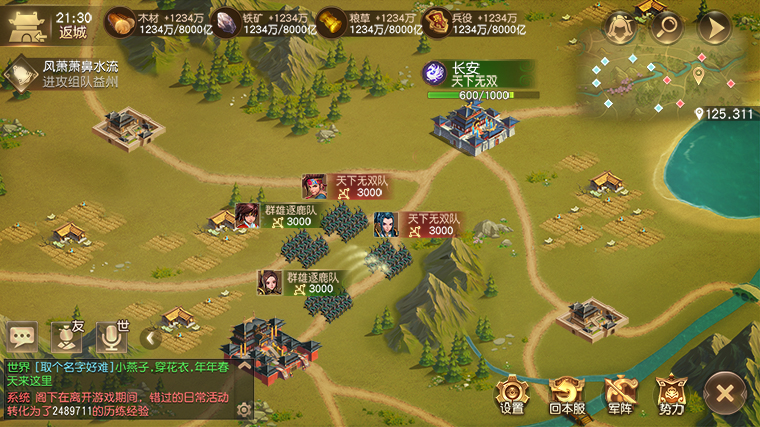Screen dimensions: 760x427
Task: Close the bottom menu with the X button
Action: [x=726, y=390]
